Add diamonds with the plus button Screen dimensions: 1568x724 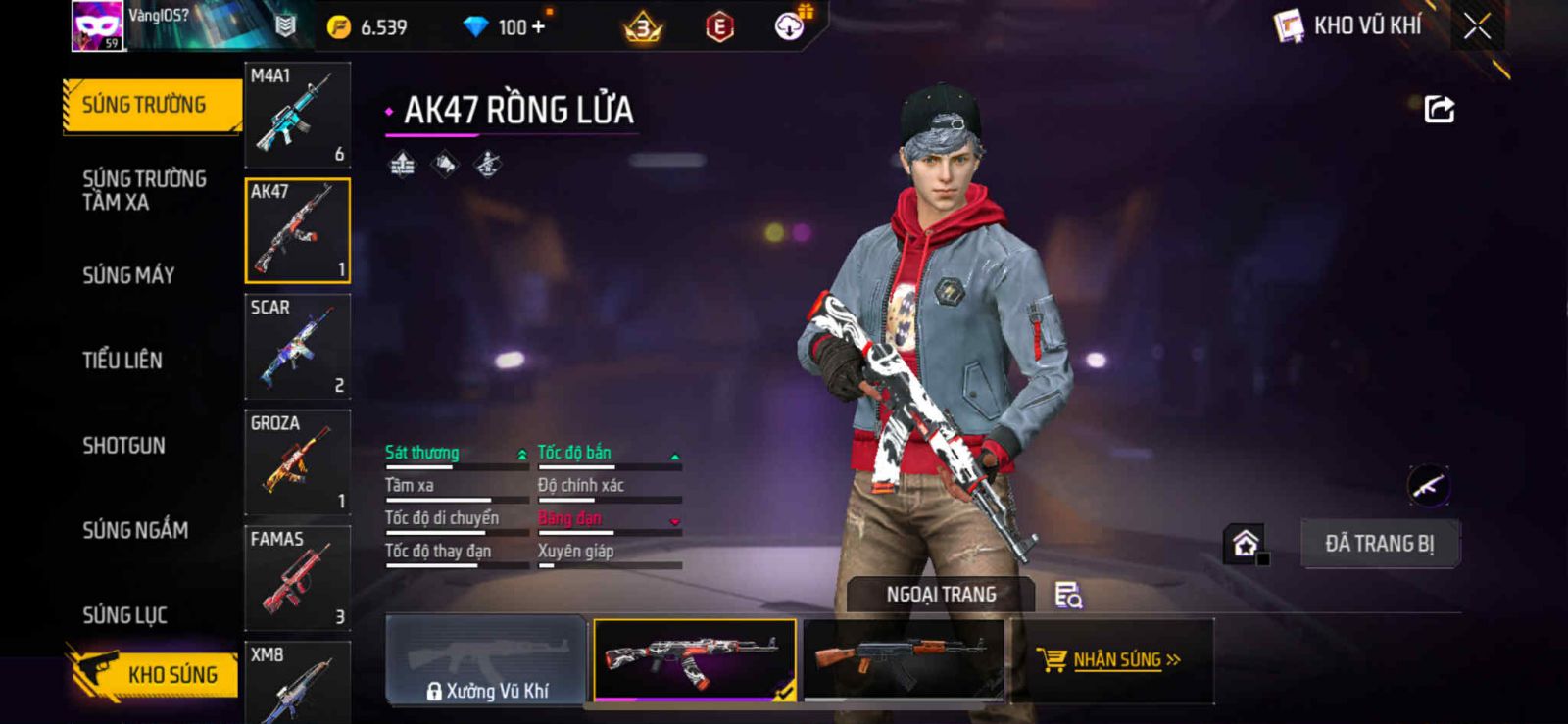pos(538,27)
